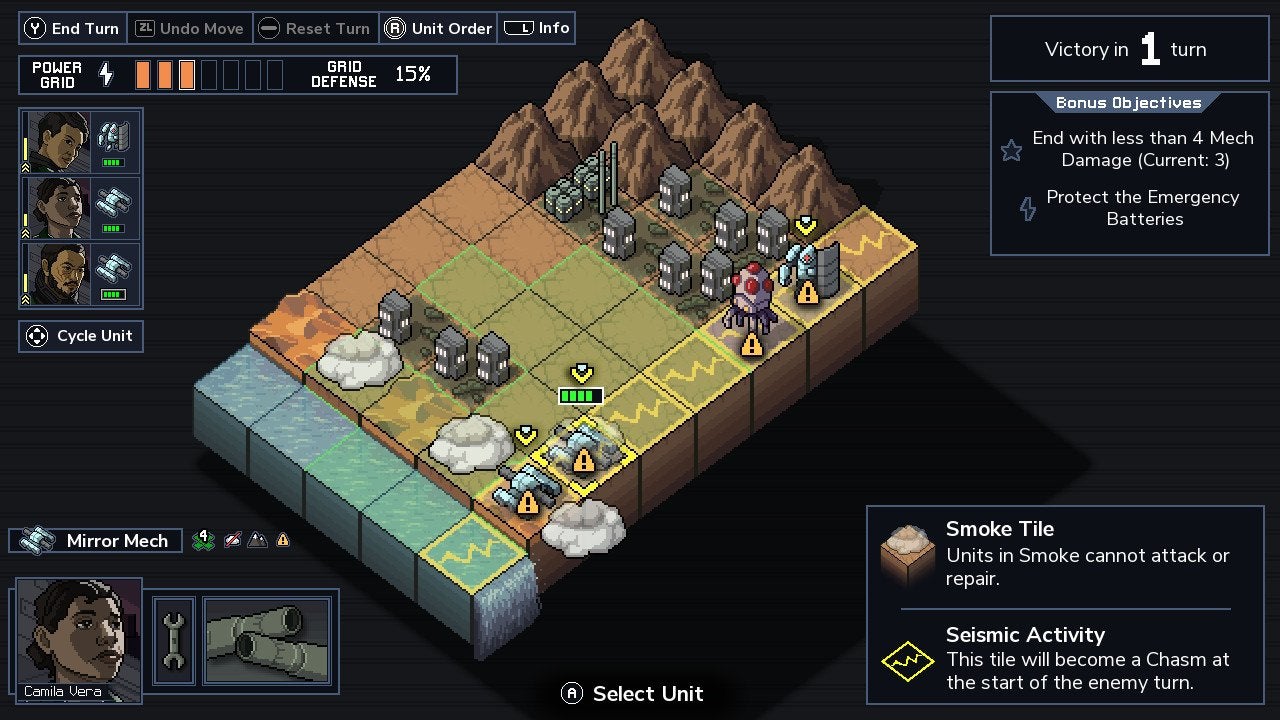Select the repair wrench icon
This screenshot has height=720, width=1280.
173,640
